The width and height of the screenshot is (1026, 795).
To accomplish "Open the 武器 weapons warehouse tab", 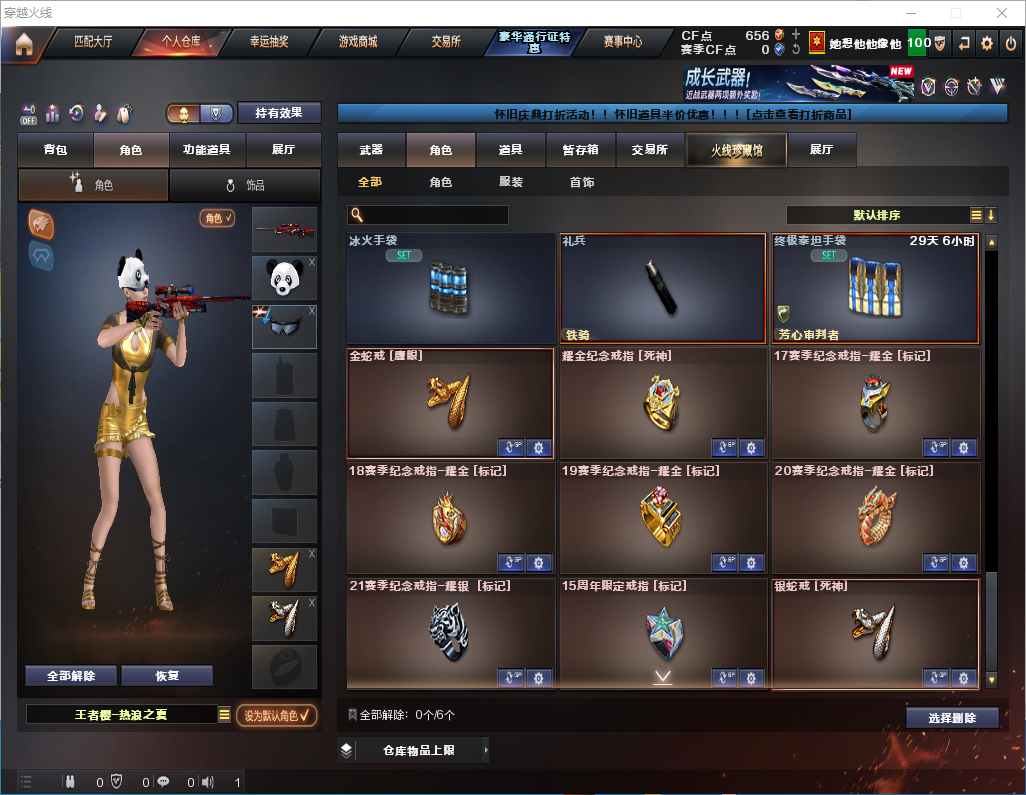I will click(371, 150).
